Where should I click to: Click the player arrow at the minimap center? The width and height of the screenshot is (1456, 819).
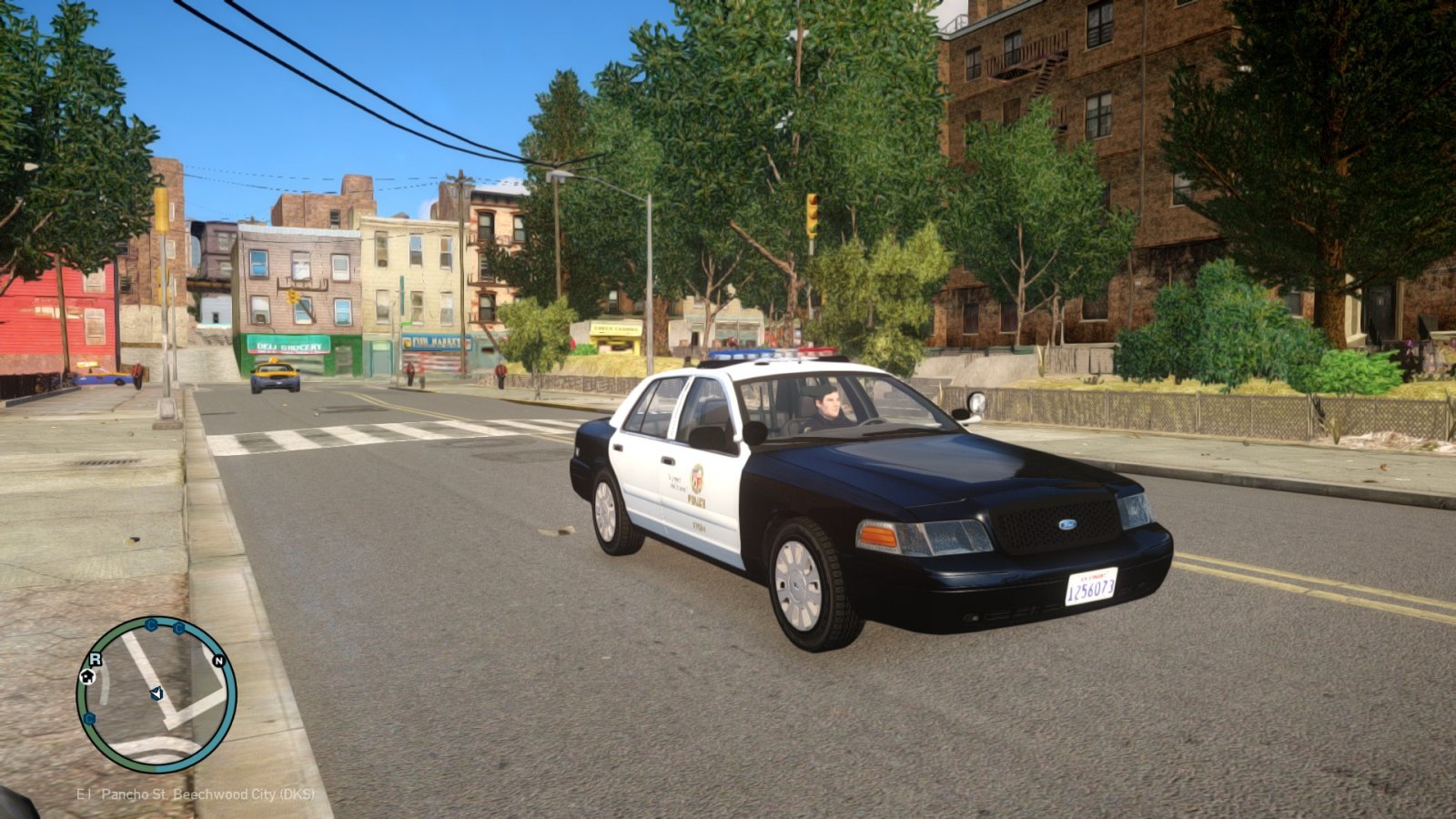[156, 693]
